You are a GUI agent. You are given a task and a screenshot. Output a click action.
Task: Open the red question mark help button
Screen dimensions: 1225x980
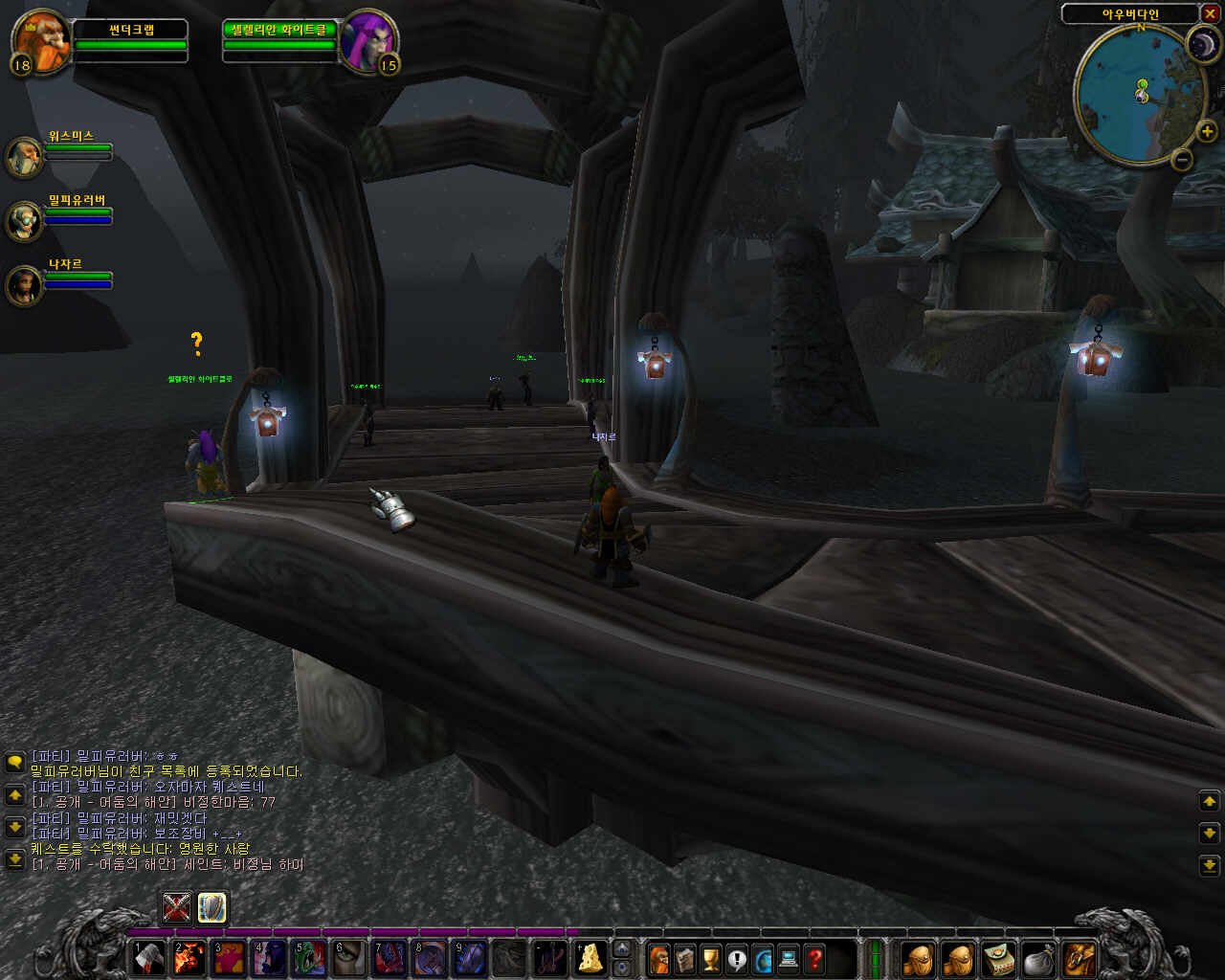(x=814, y=958)
